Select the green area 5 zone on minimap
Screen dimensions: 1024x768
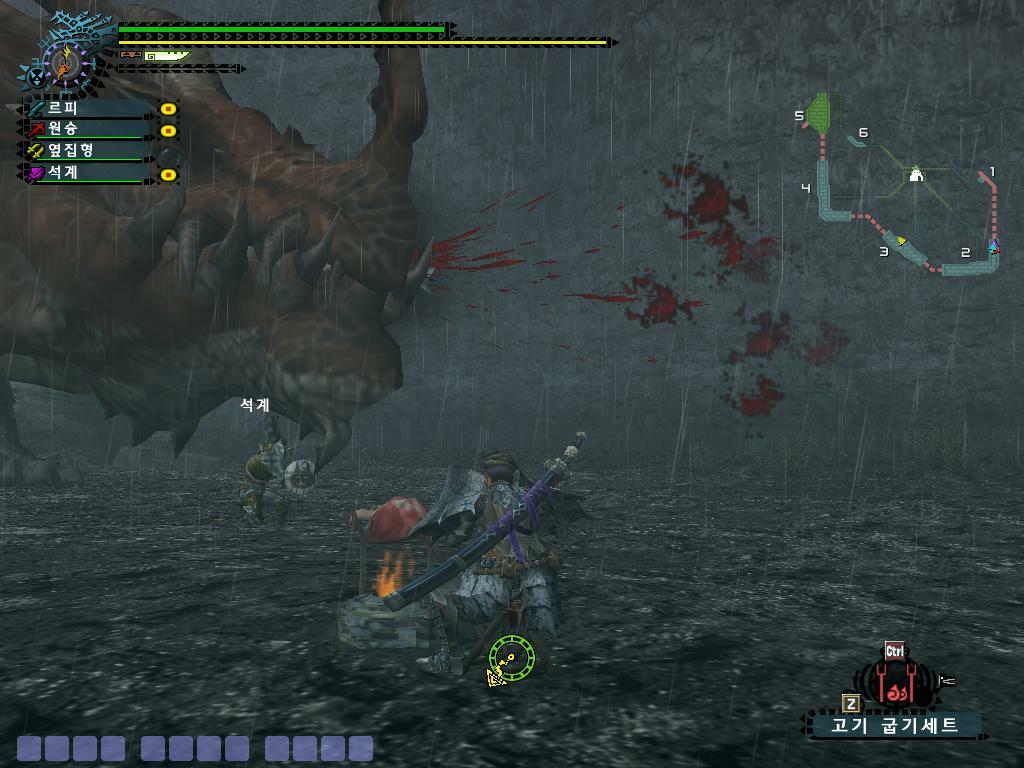(822, 112)
